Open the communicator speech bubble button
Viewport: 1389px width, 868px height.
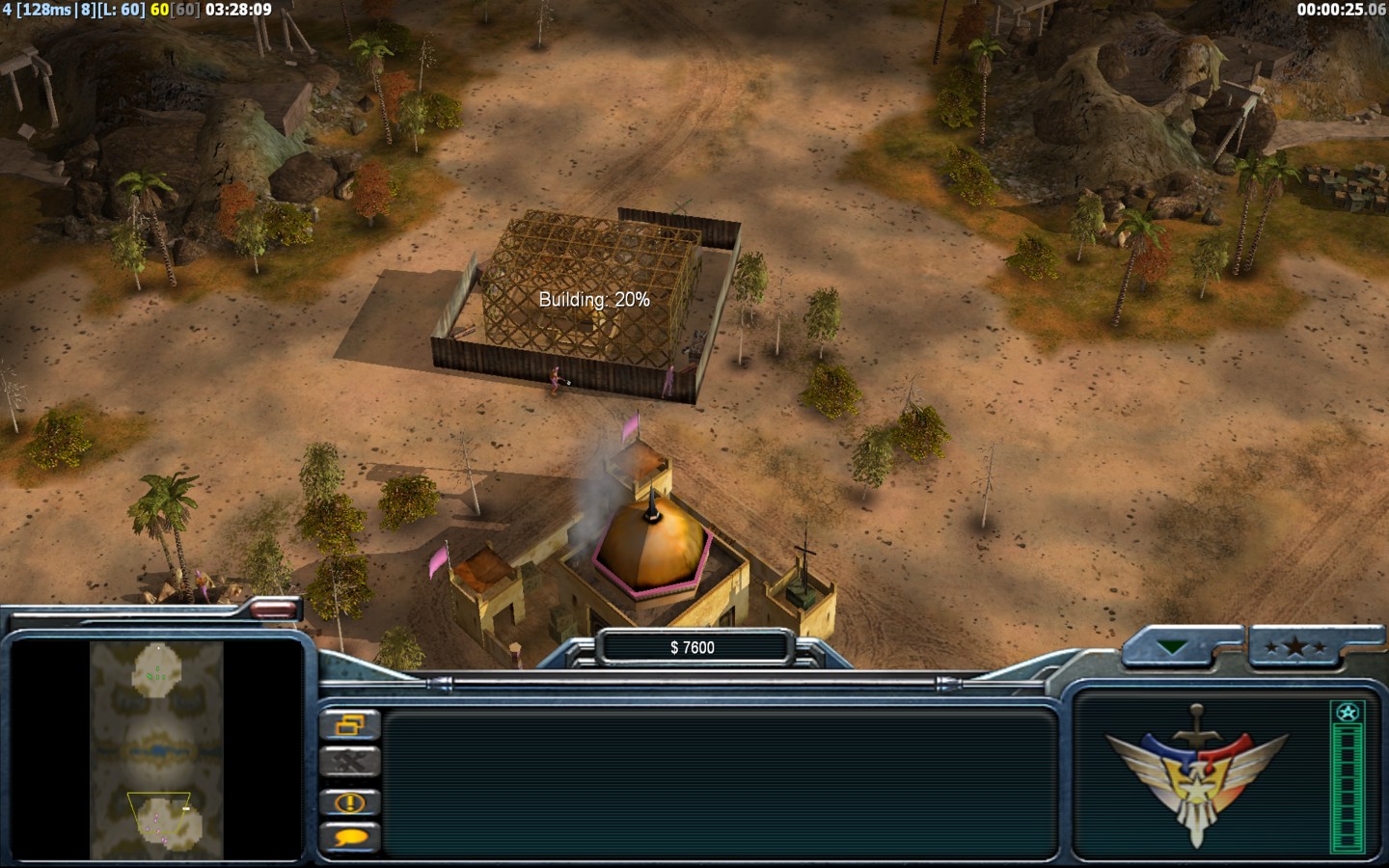(349, 837)
